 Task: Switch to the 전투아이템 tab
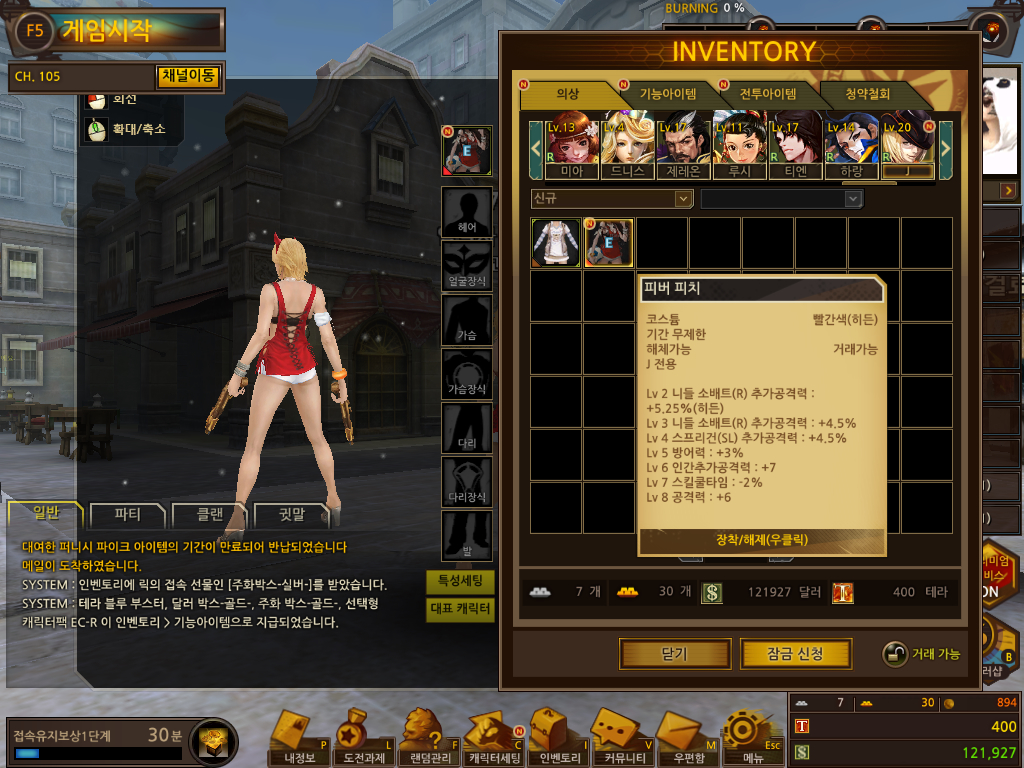pyautogui.click(x=767, y=94)
